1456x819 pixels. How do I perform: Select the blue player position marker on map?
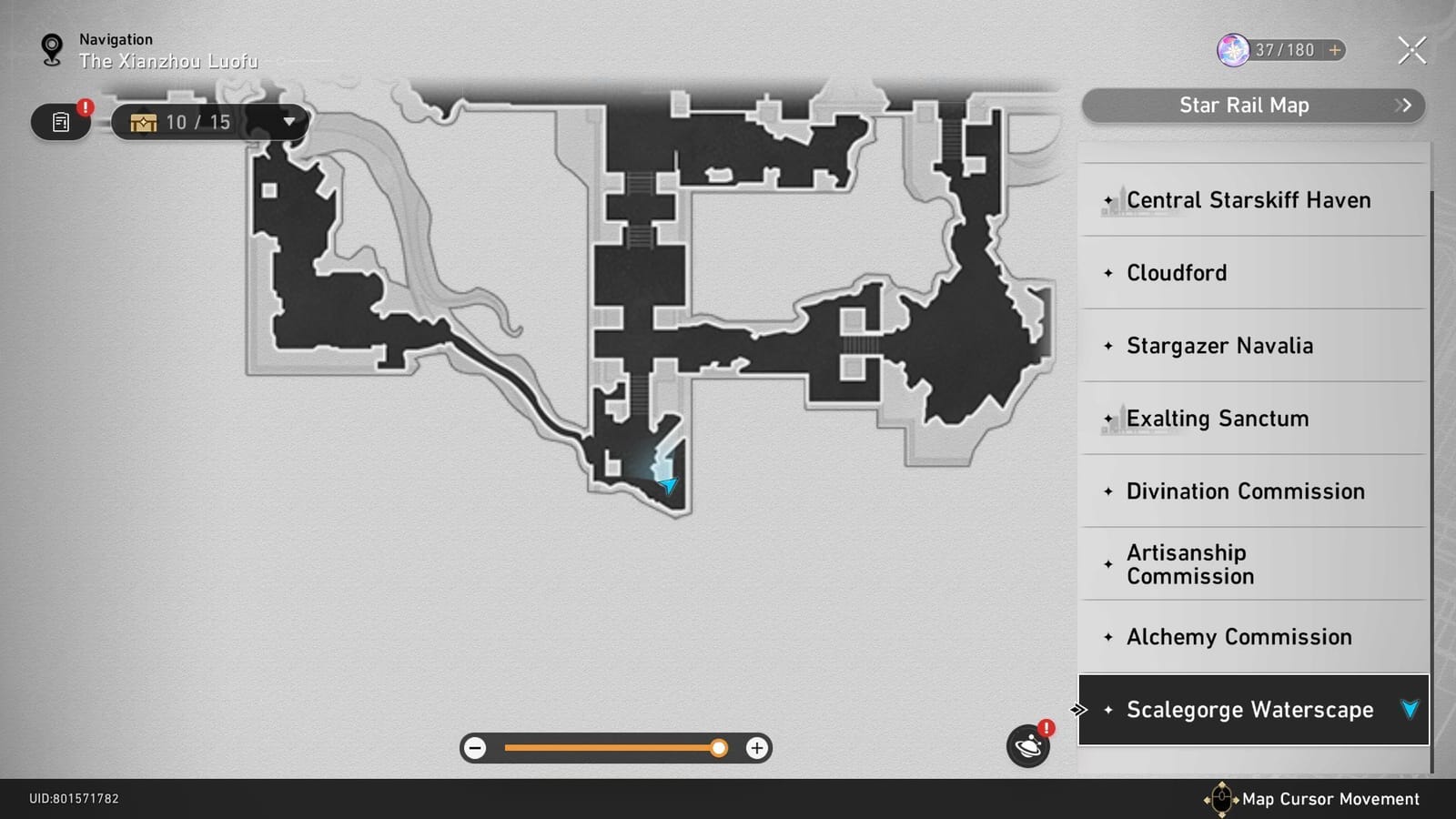point(667,485)
